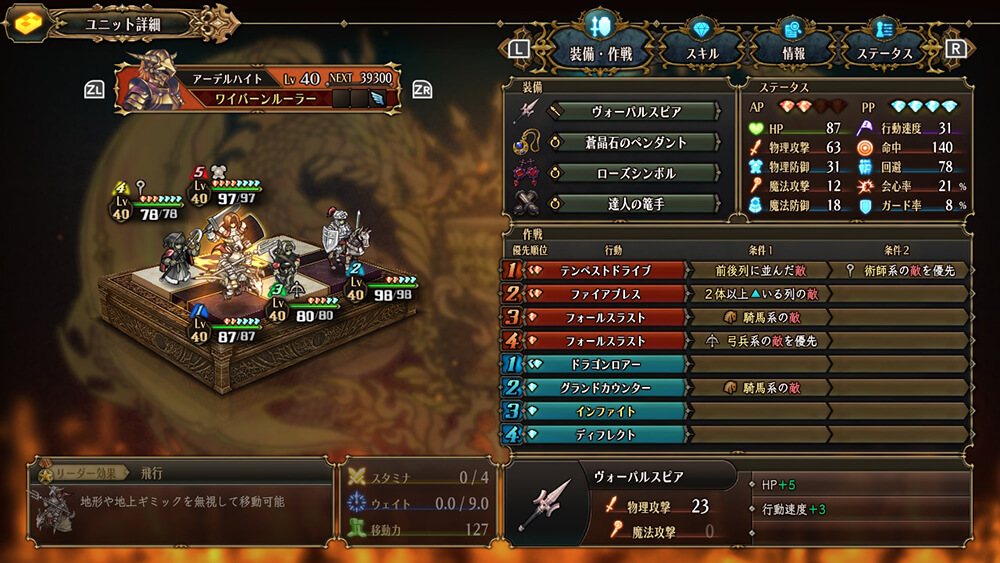Select the テンペストドライブ tactic row

coord(607,270)
